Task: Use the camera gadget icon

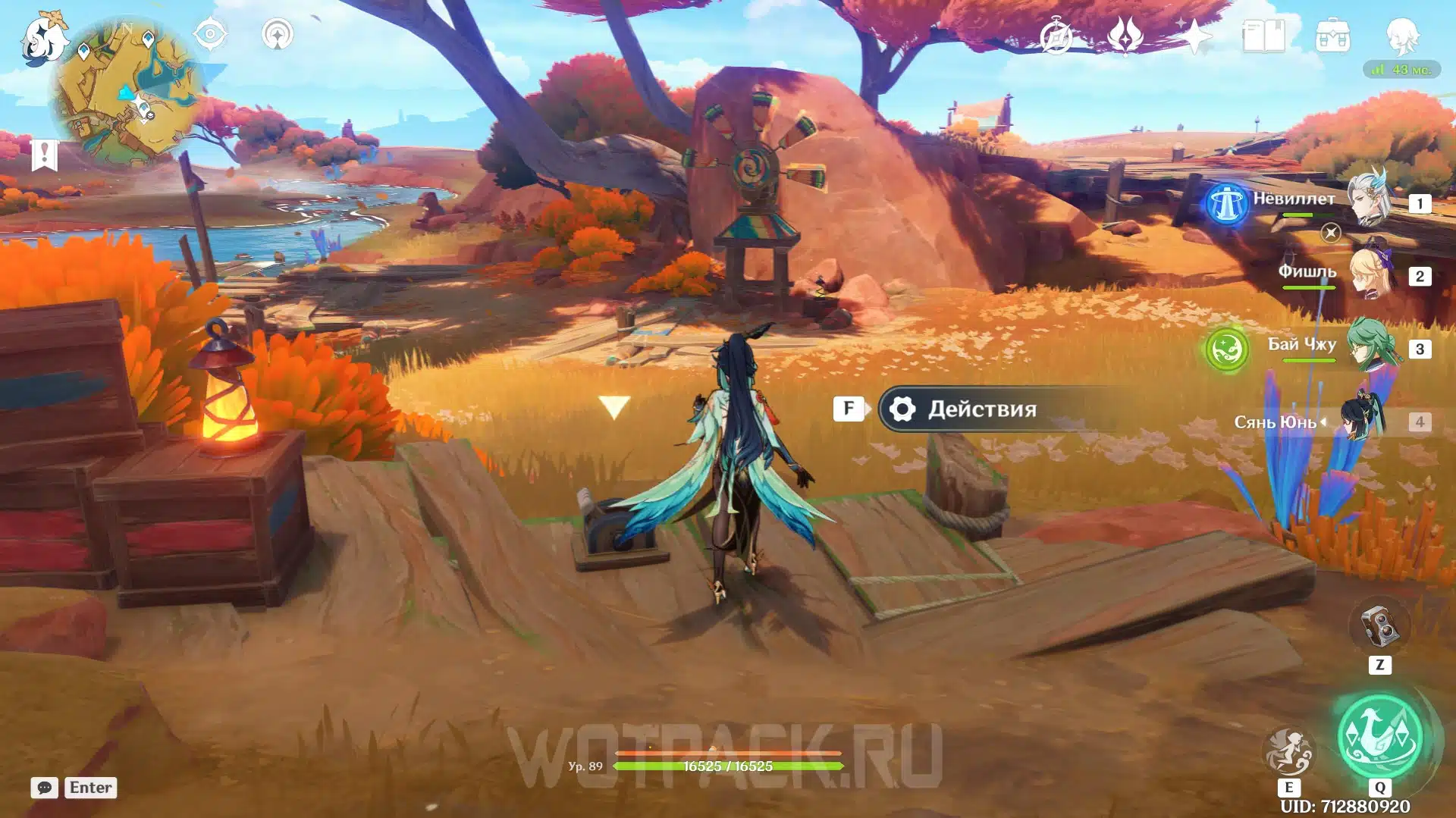Action: 1379,626
